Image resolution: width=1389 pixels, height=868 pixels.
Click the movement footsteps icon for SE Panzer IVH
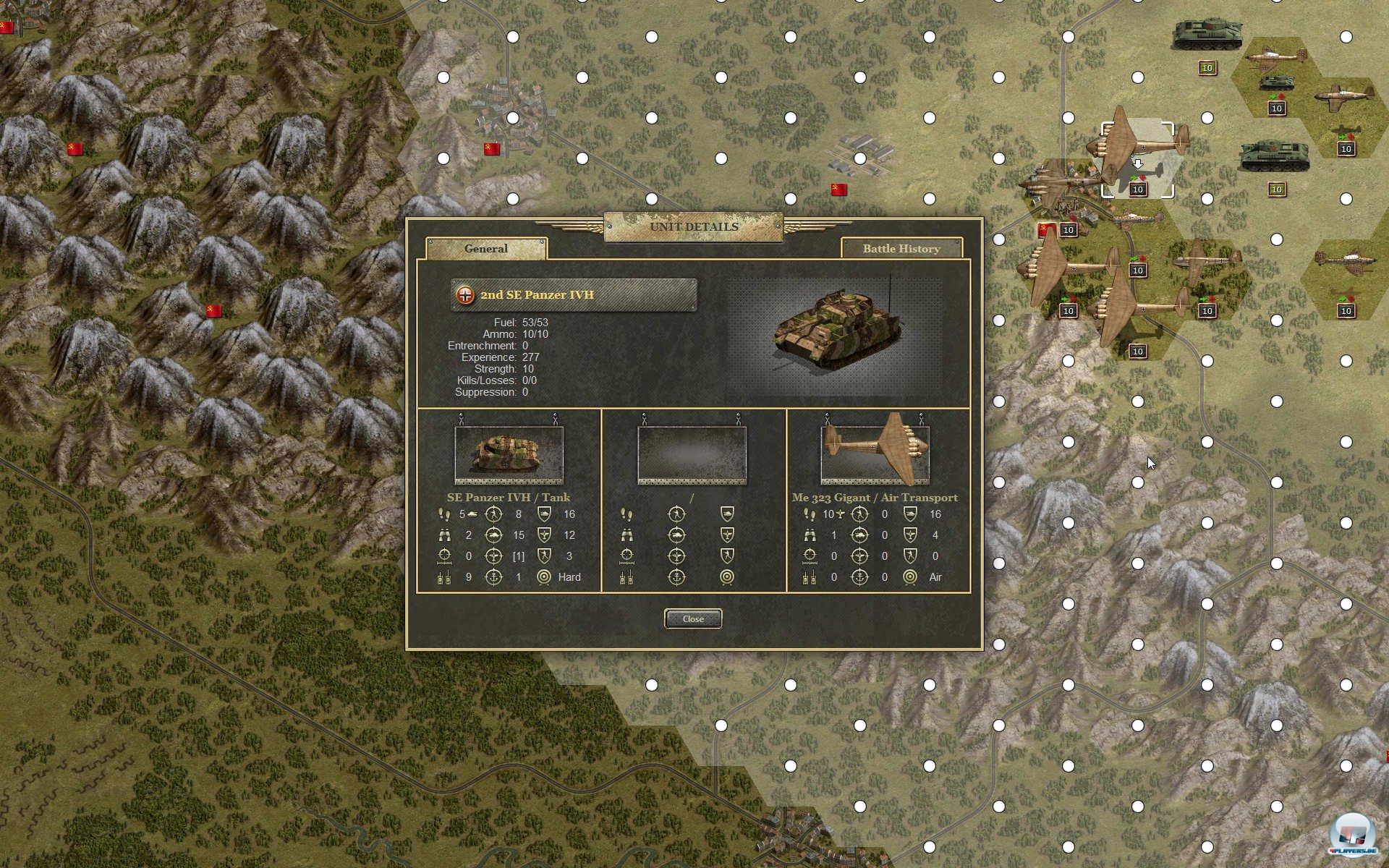(x=445, y=515)
